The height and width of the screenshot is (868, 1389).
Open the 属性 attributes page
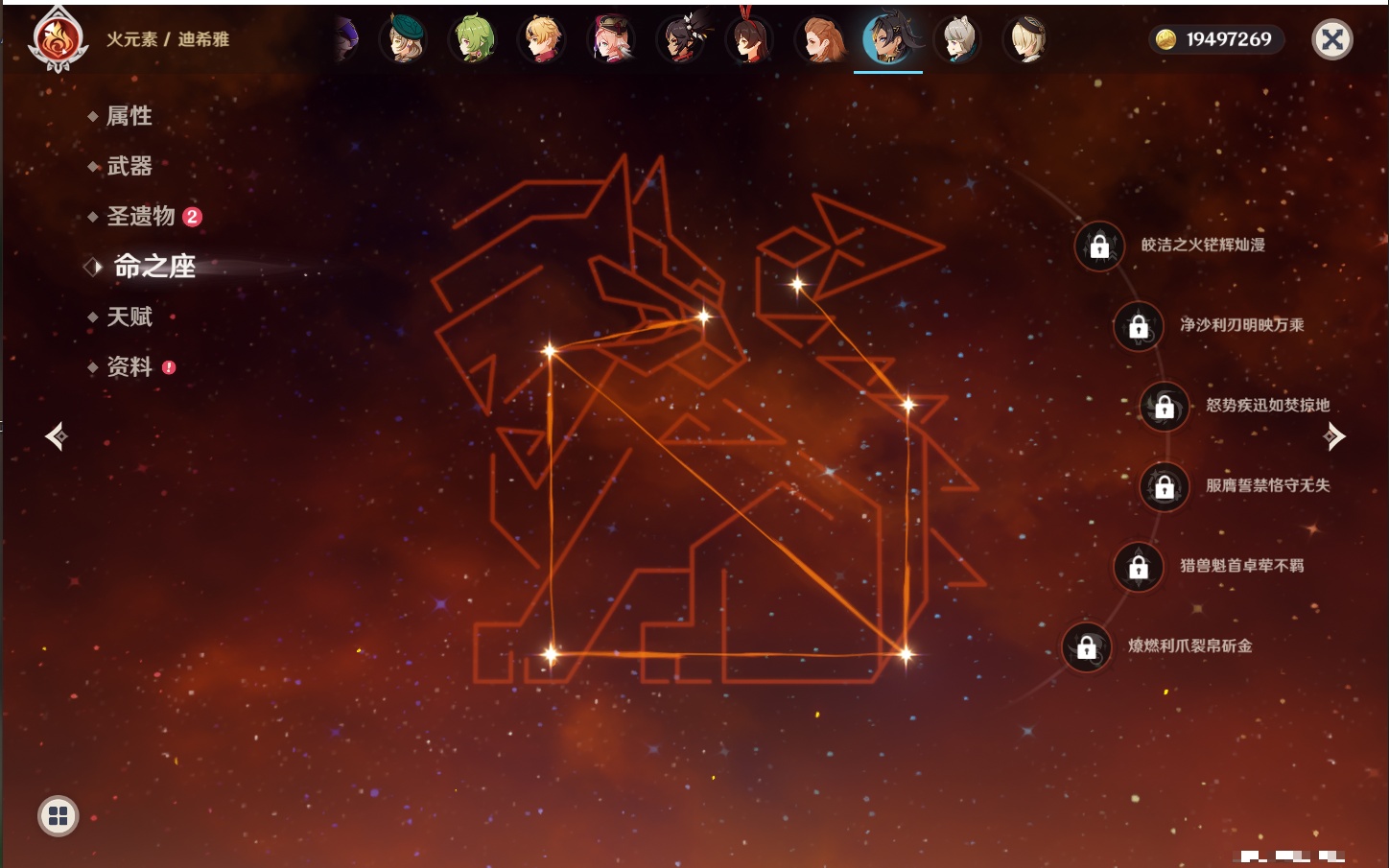[x=129, y=116]
